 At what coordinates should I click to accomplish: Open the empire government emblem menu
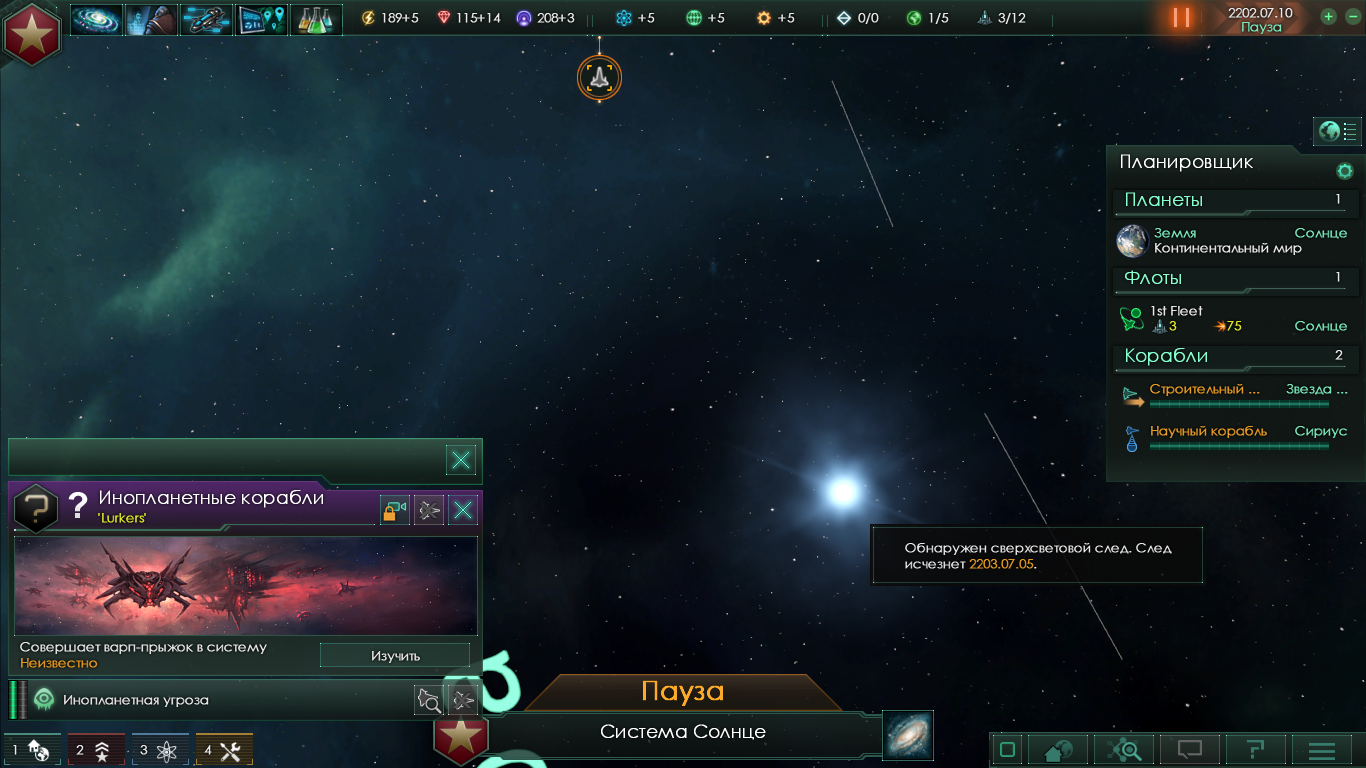[x=32, y=33]
